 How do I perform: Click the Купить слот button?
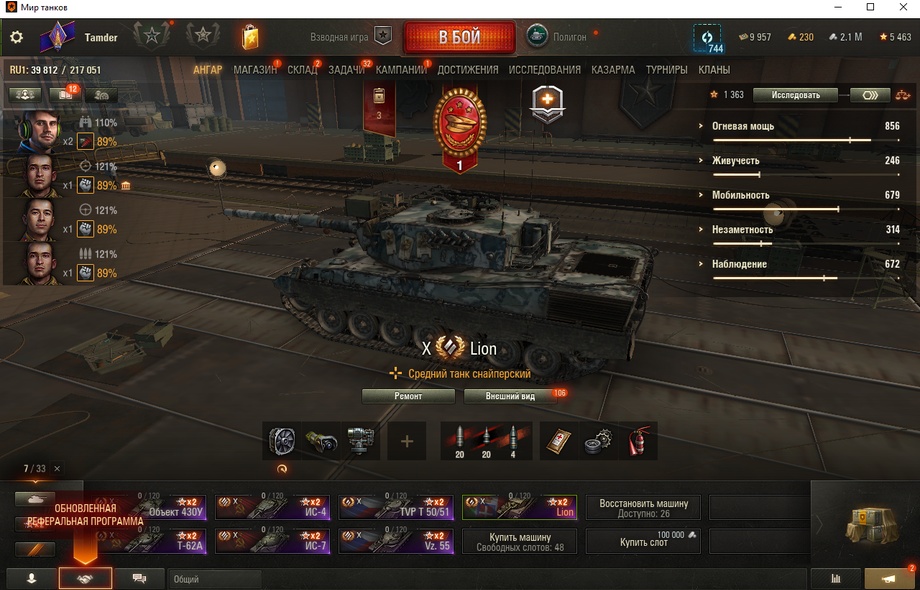(643, 541)
